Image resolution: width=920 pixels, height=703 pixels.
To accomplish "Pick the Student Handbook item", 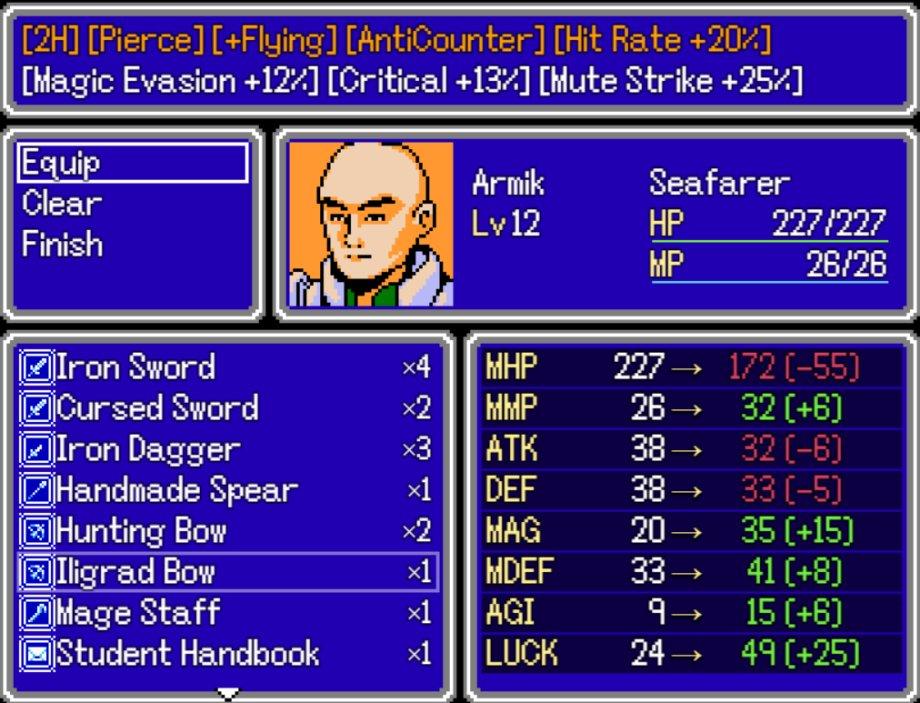I will [x=226, y=654].
